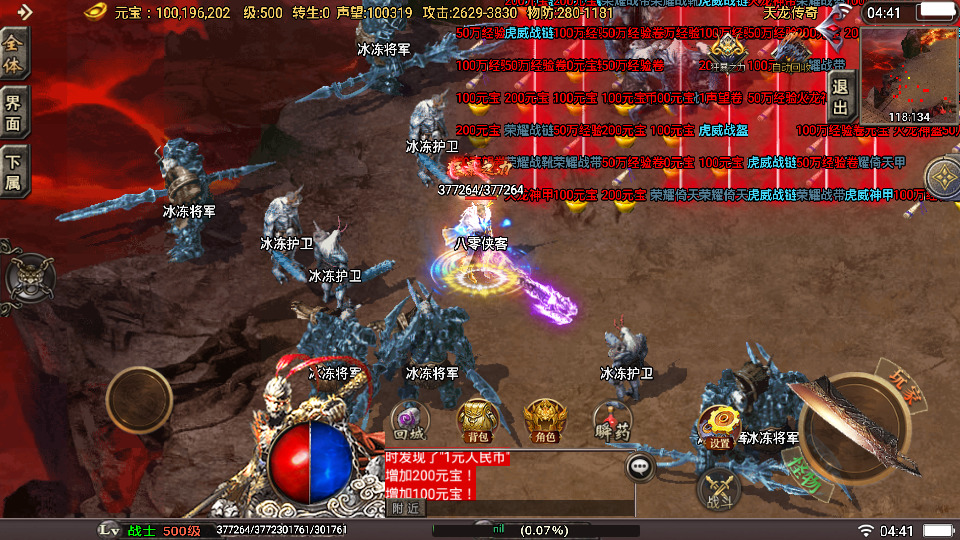Use the 瞬药 instant potion

click(612, 422)
